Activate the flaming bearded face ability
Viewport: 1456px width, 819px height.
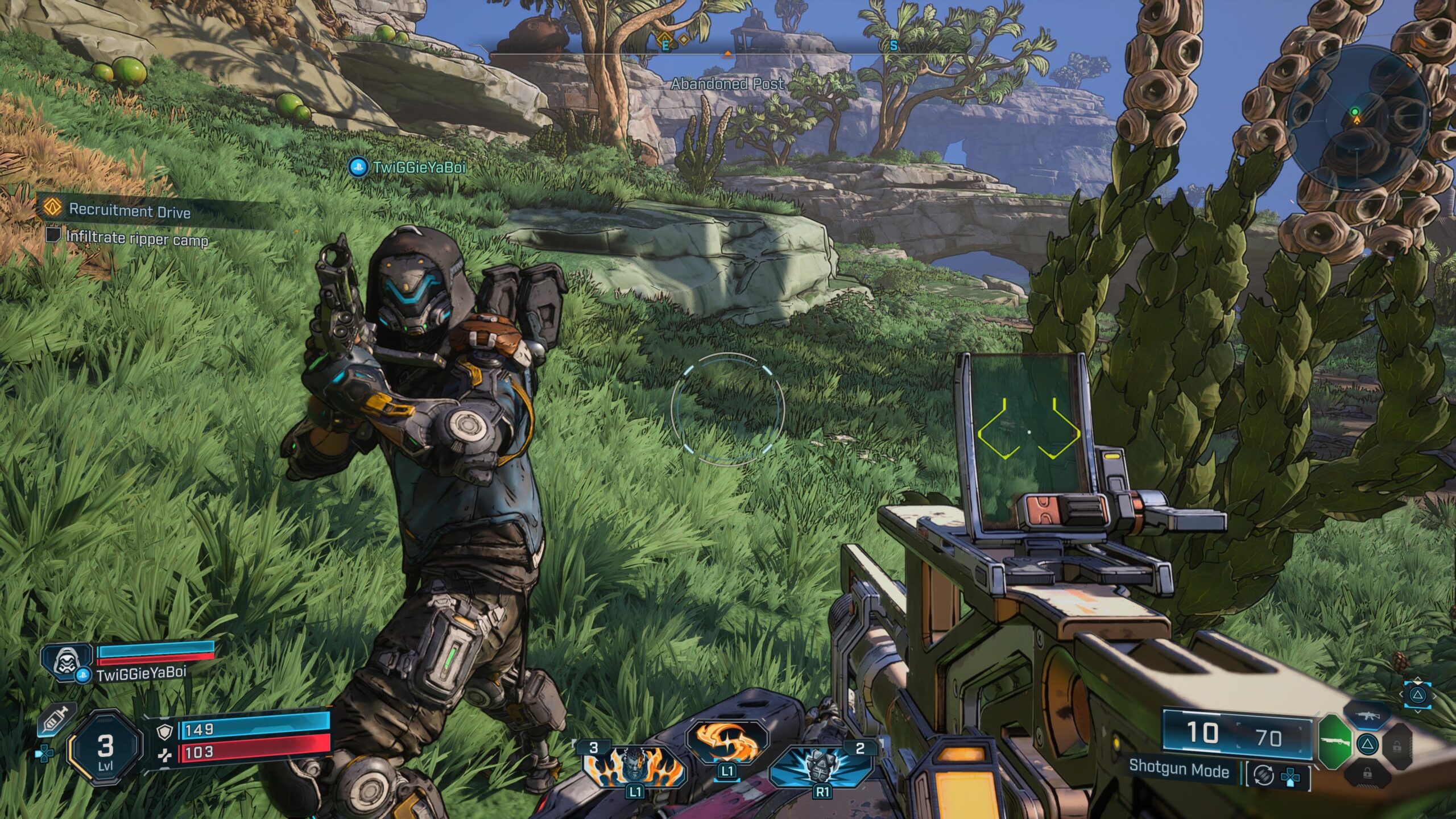point(634,766)
